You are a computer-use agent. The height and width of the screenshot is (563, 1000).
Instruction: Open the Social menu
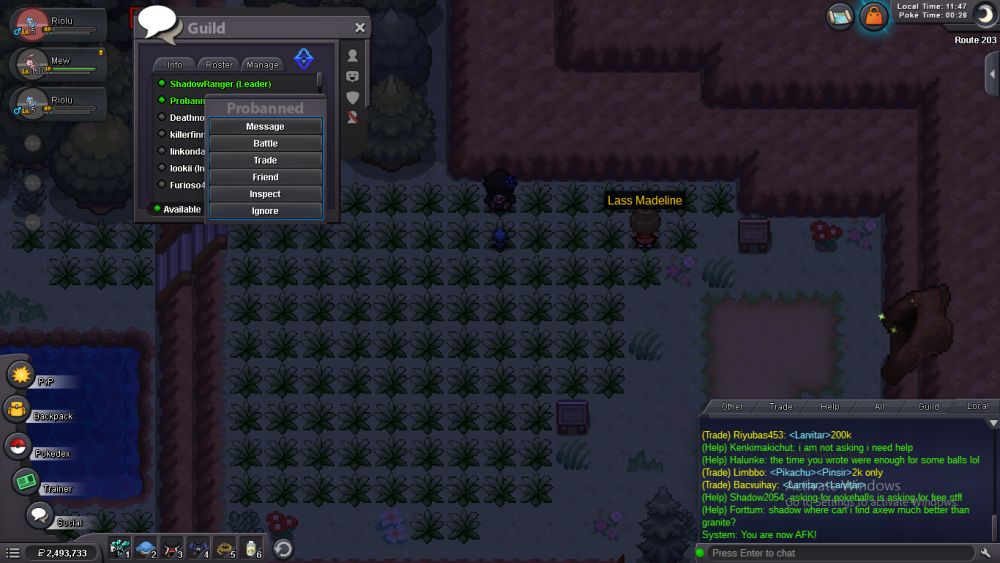pos(39,516)
